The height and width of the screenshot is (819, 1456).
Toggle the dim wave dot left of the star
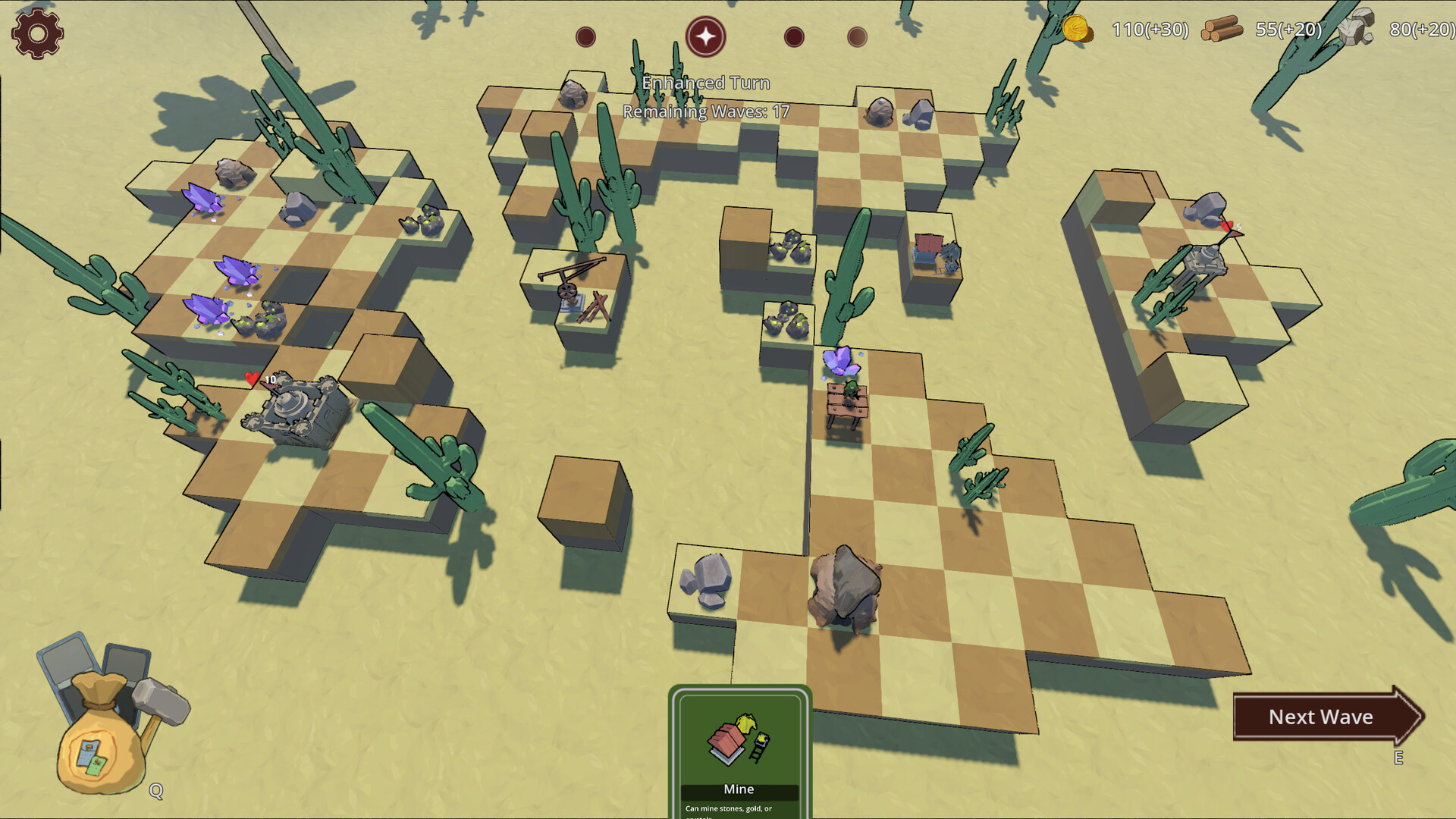click(x=585, y=35)
